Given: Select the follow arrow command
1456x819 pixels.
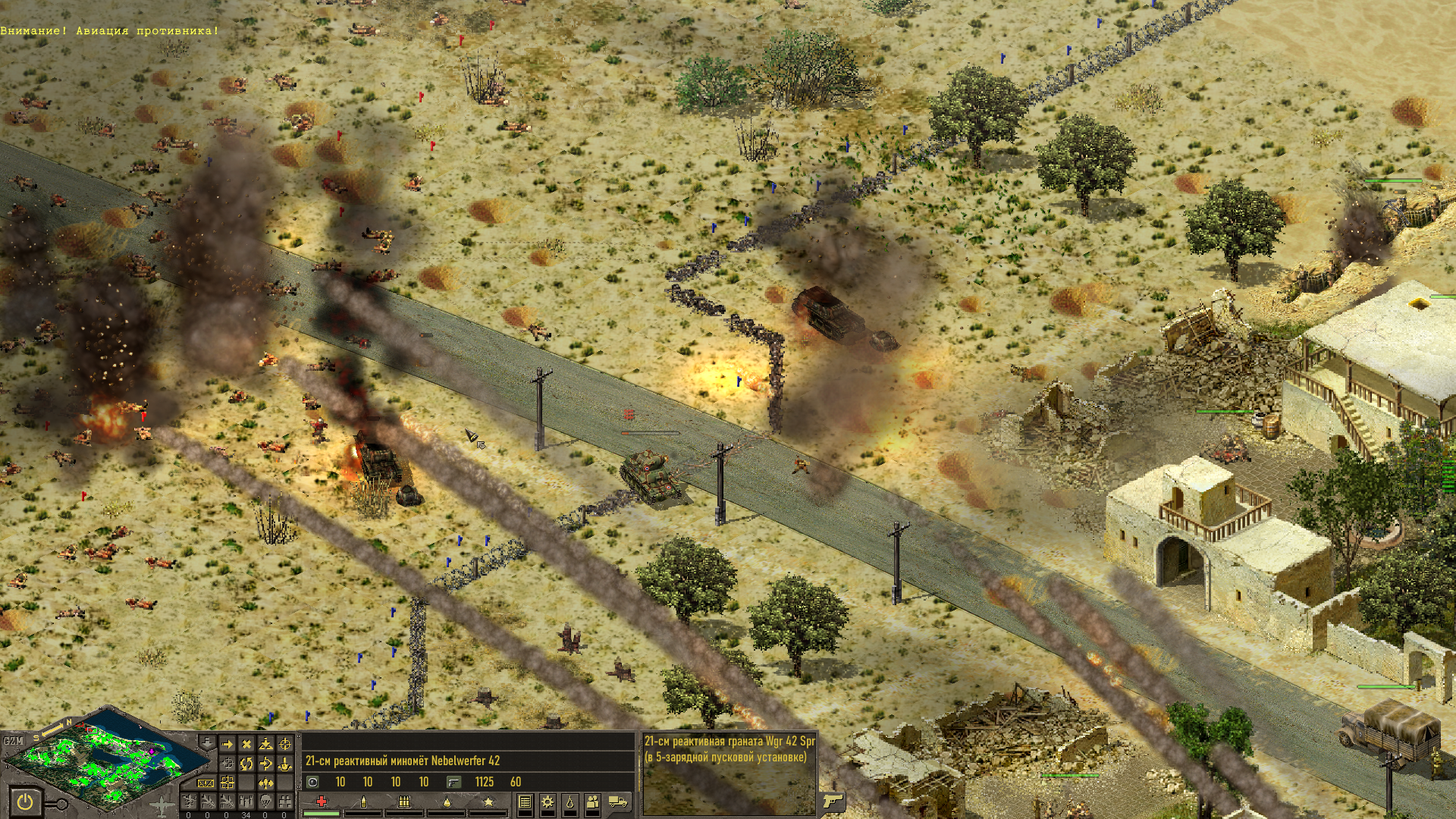Looking at the screenshot, I should coord(265,764).
